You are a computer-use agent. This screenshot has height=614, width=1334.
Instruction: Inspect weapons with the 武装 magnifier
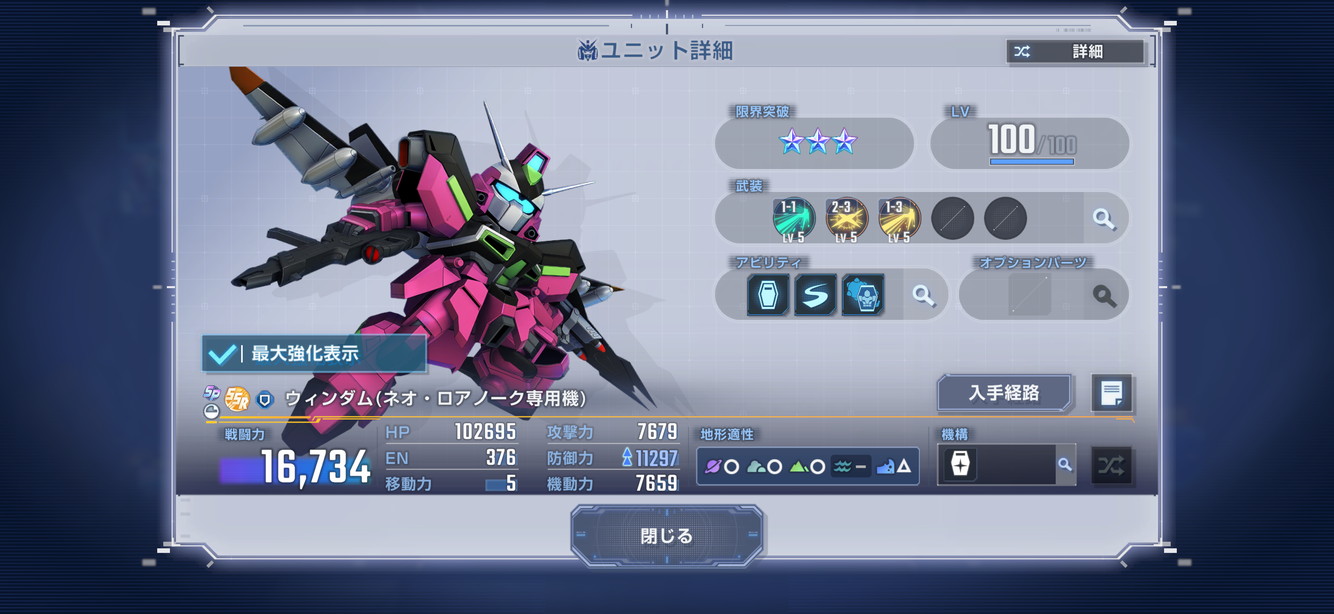(1104, 219)
